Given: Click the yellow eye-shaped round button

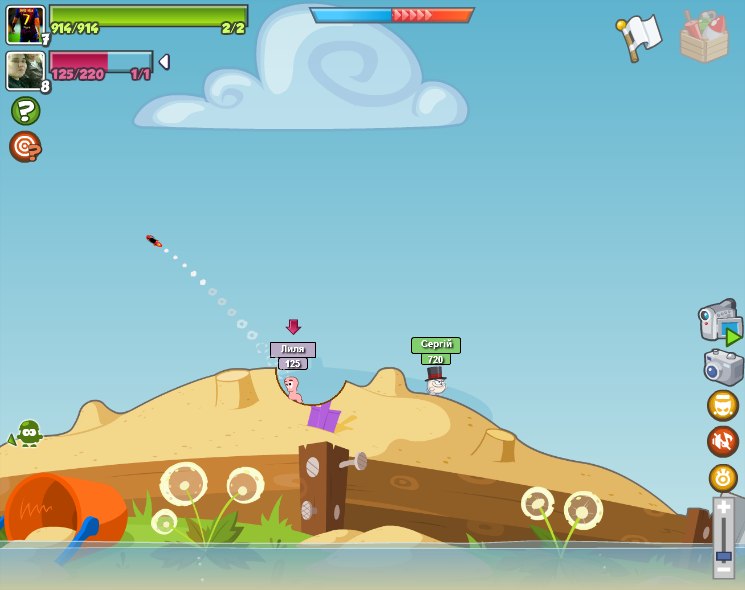Looking at the screenshot, I should pos(722,478).
